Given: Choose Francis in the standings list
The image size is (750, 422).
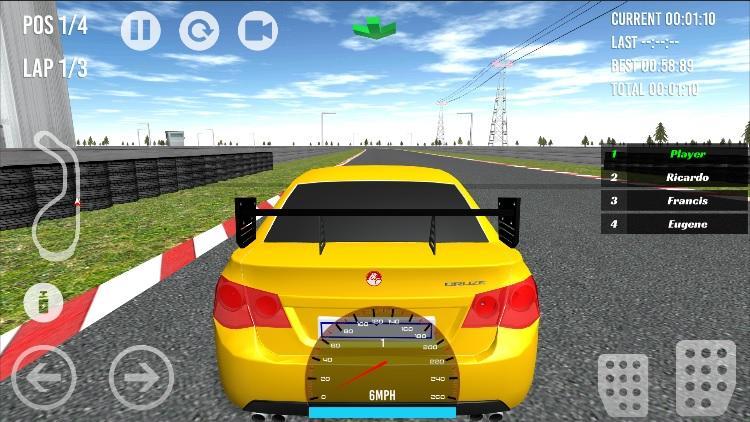Looking at the screenshot, I should click(674, 200).
